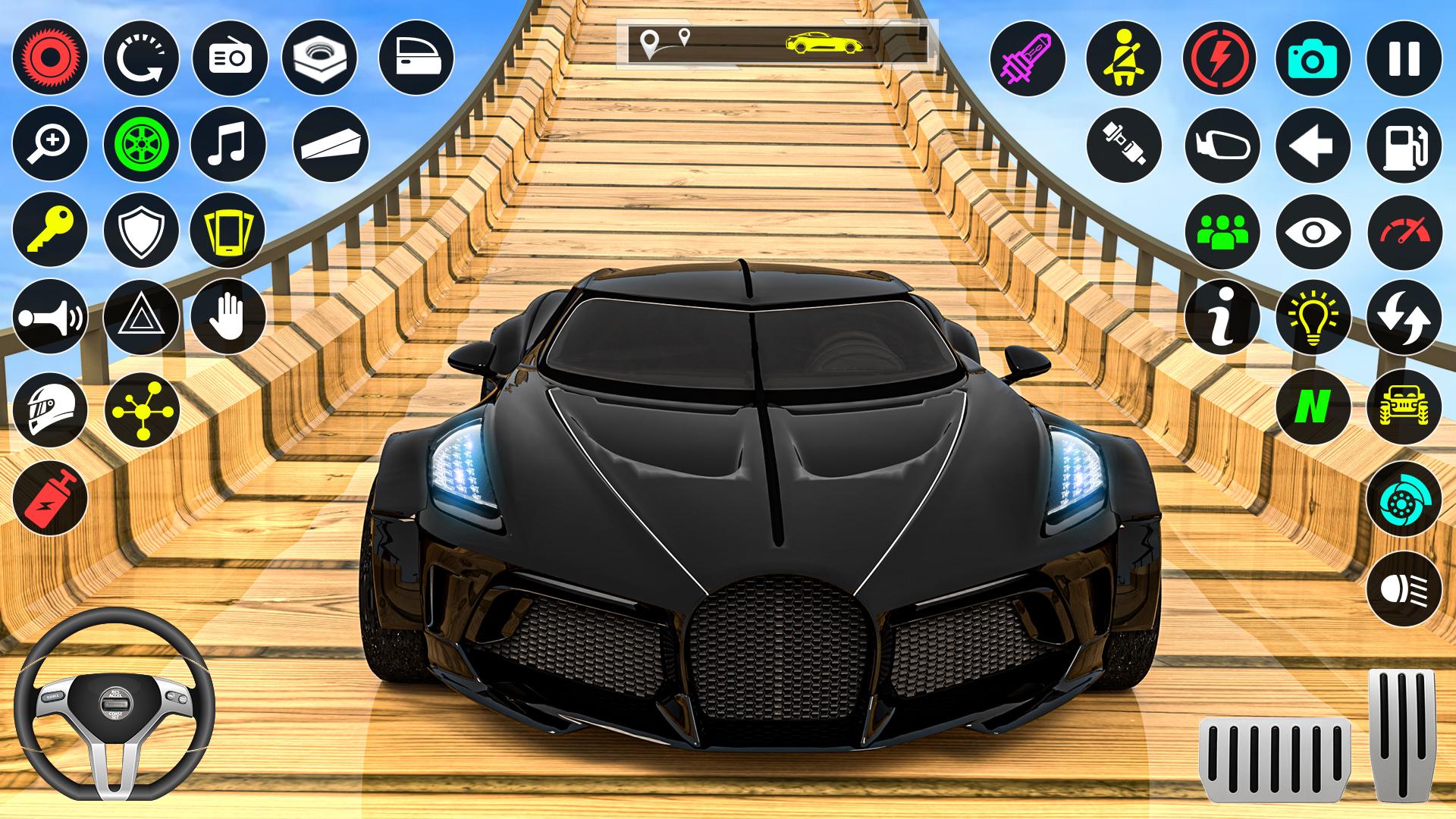Turn on the yellow light bulb
The width and height of the screenshot is (1456, 819).
pyautogui.click(x=1313, y=316)
